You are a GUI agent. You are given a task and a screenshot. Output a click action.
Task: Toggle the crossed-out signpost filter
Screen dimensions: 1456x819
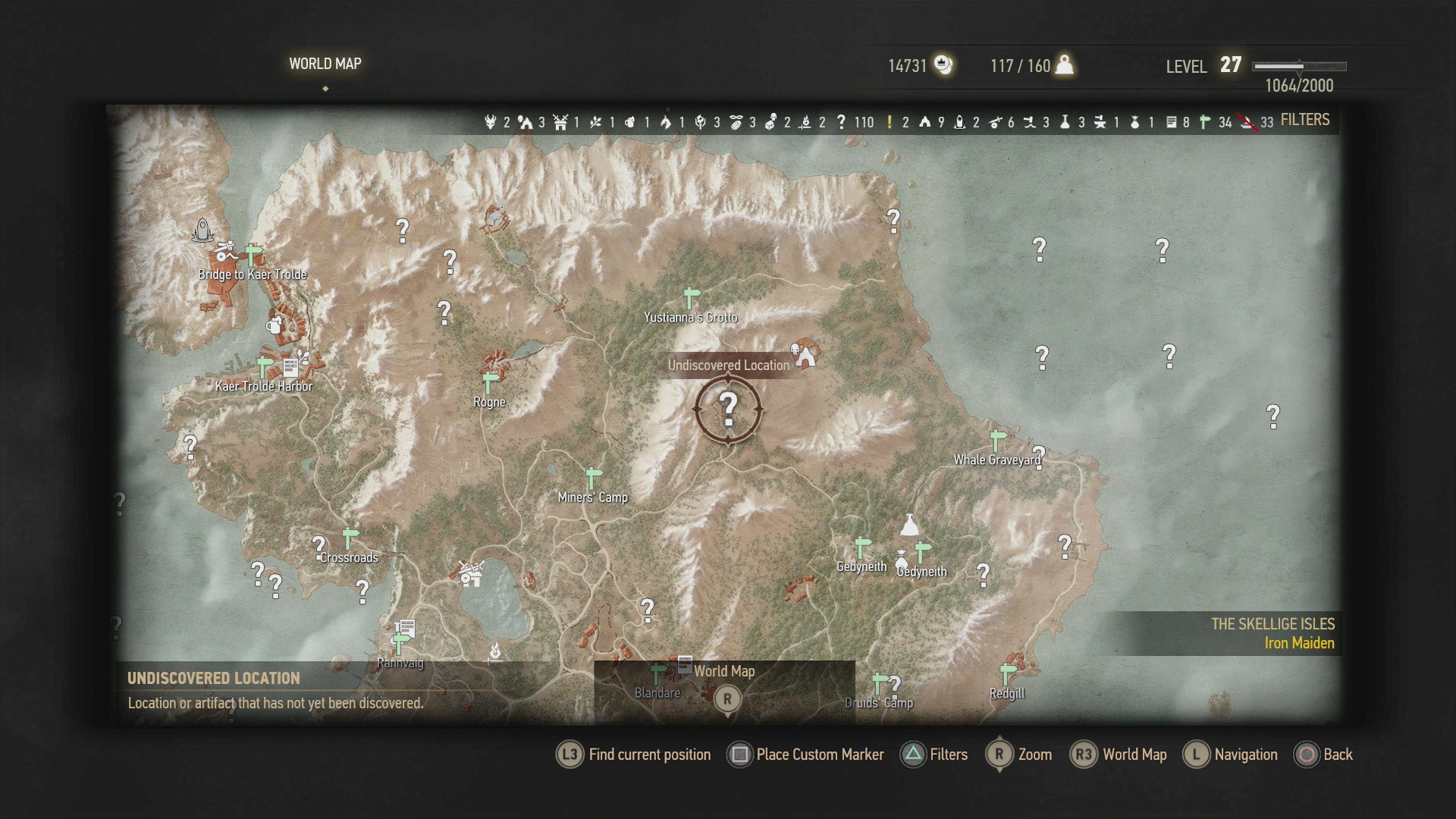click(x=1248, y=120)
